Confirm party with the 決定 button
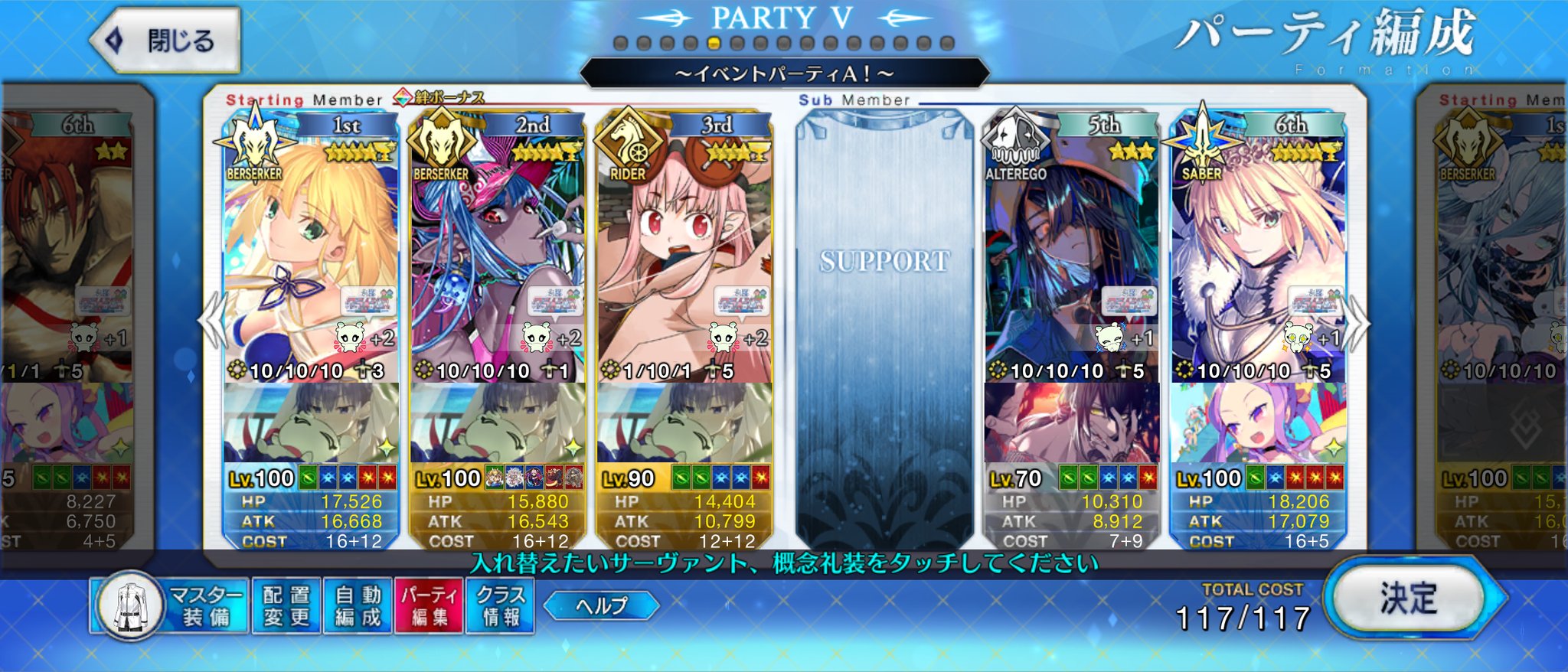This screenshot has width=1568, height=672. point(1409,599)
